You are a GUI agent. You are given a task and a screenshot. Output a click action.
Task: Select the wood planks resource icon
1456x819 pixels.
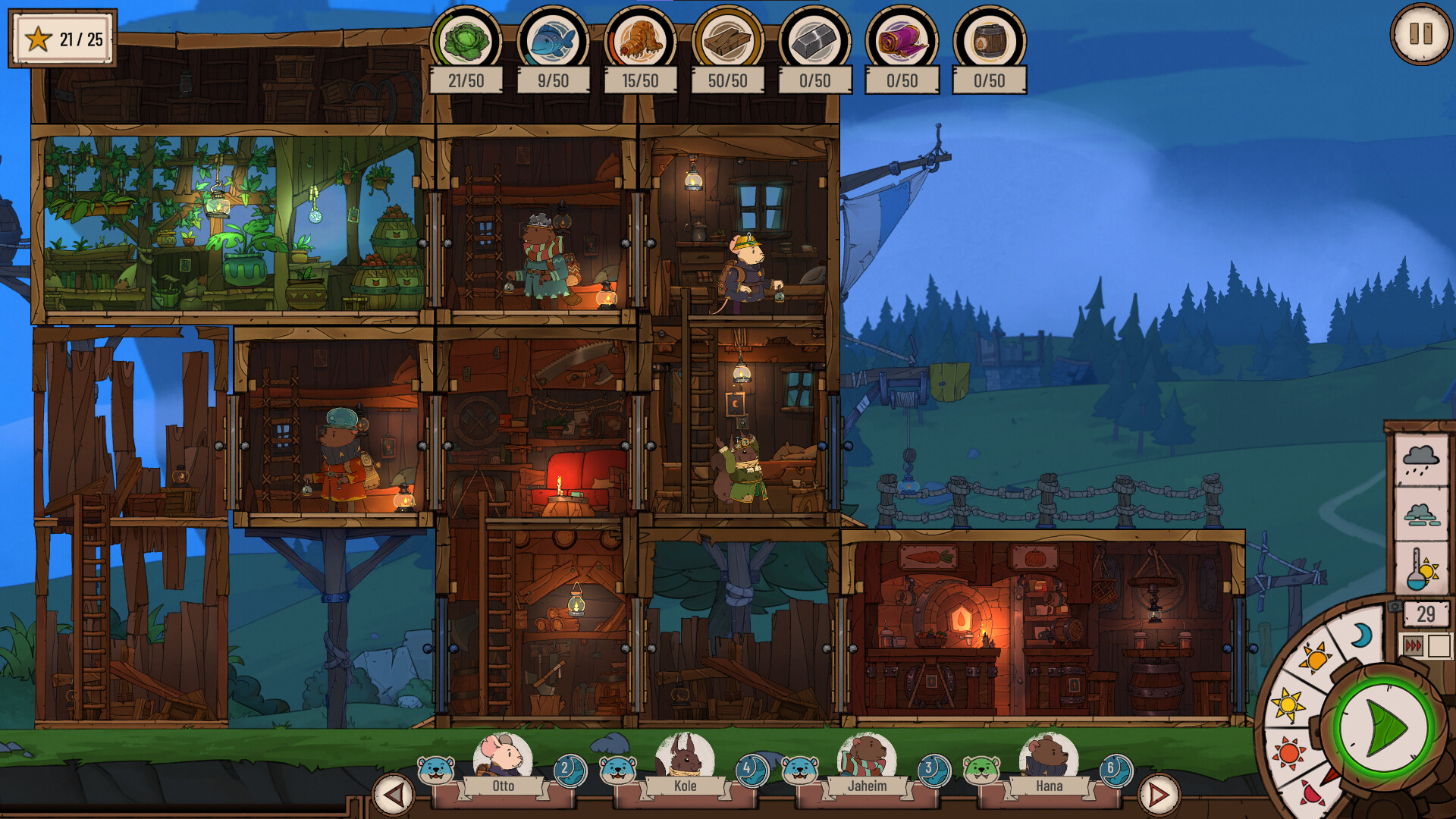click(727, 41)
